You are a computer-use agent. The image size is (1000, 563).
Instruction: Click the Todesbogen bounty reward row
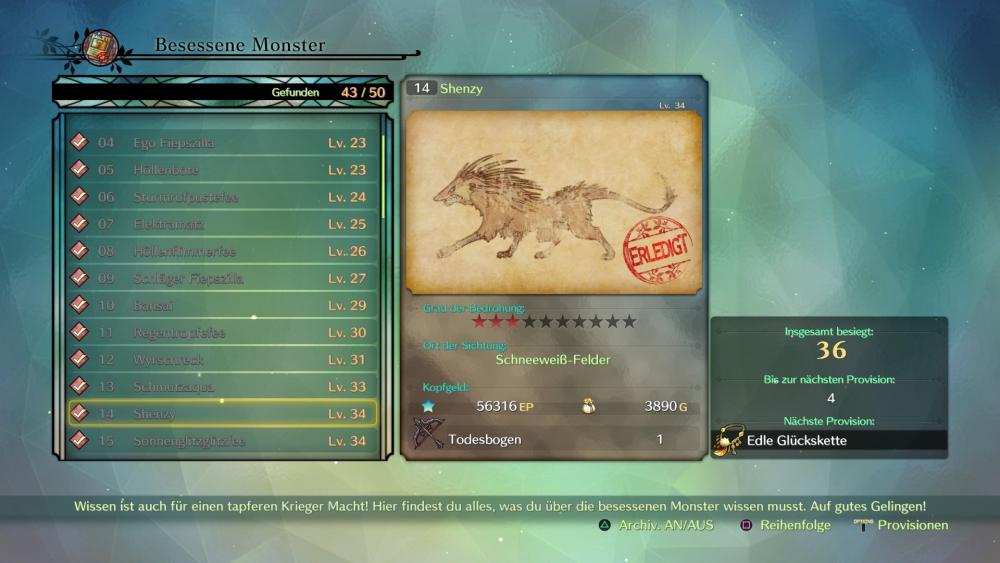pyautogui.click(x=553, y=439)
